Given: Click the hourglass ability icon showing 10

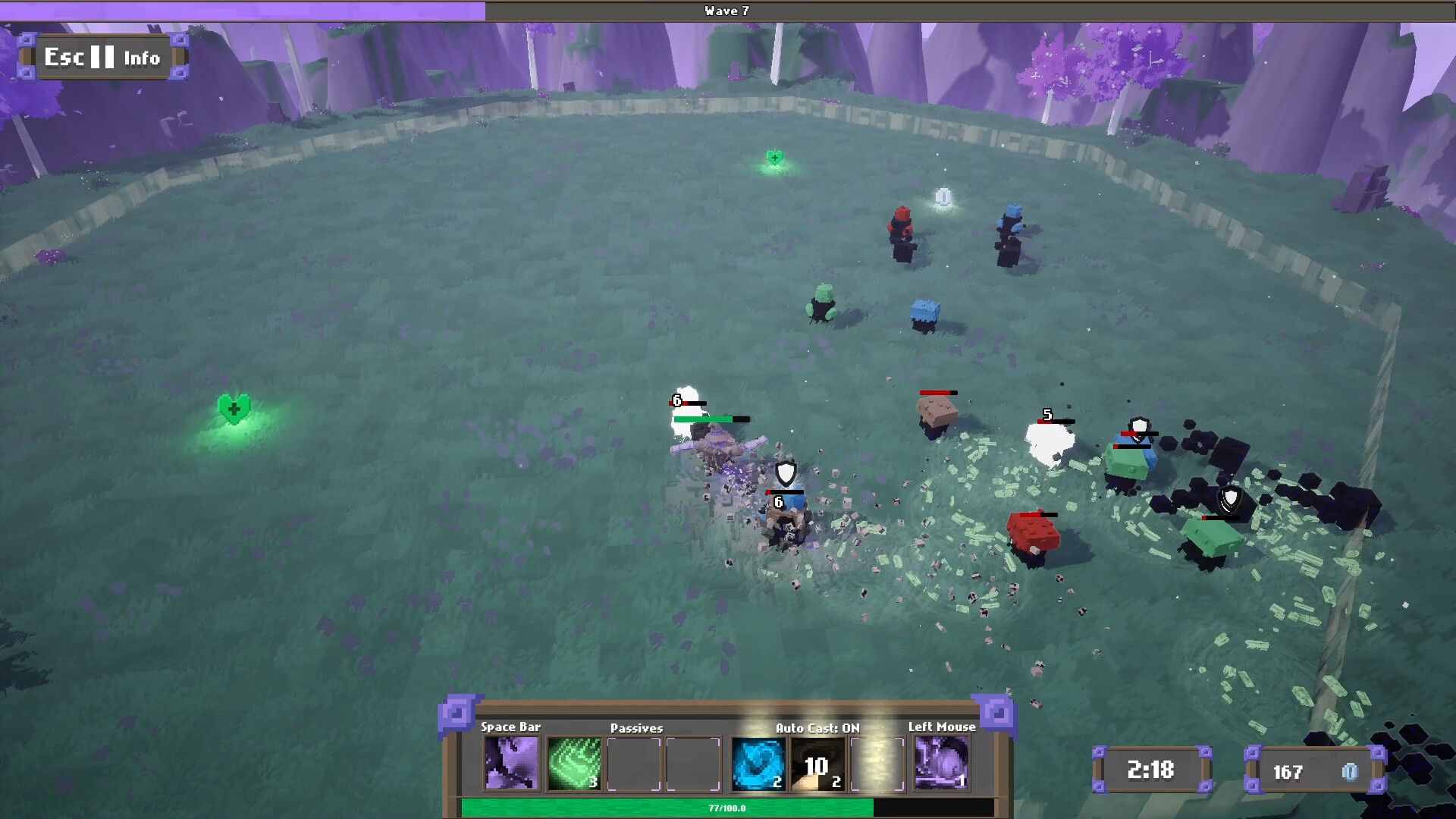Looking at the screenshot, I should 817,764.
